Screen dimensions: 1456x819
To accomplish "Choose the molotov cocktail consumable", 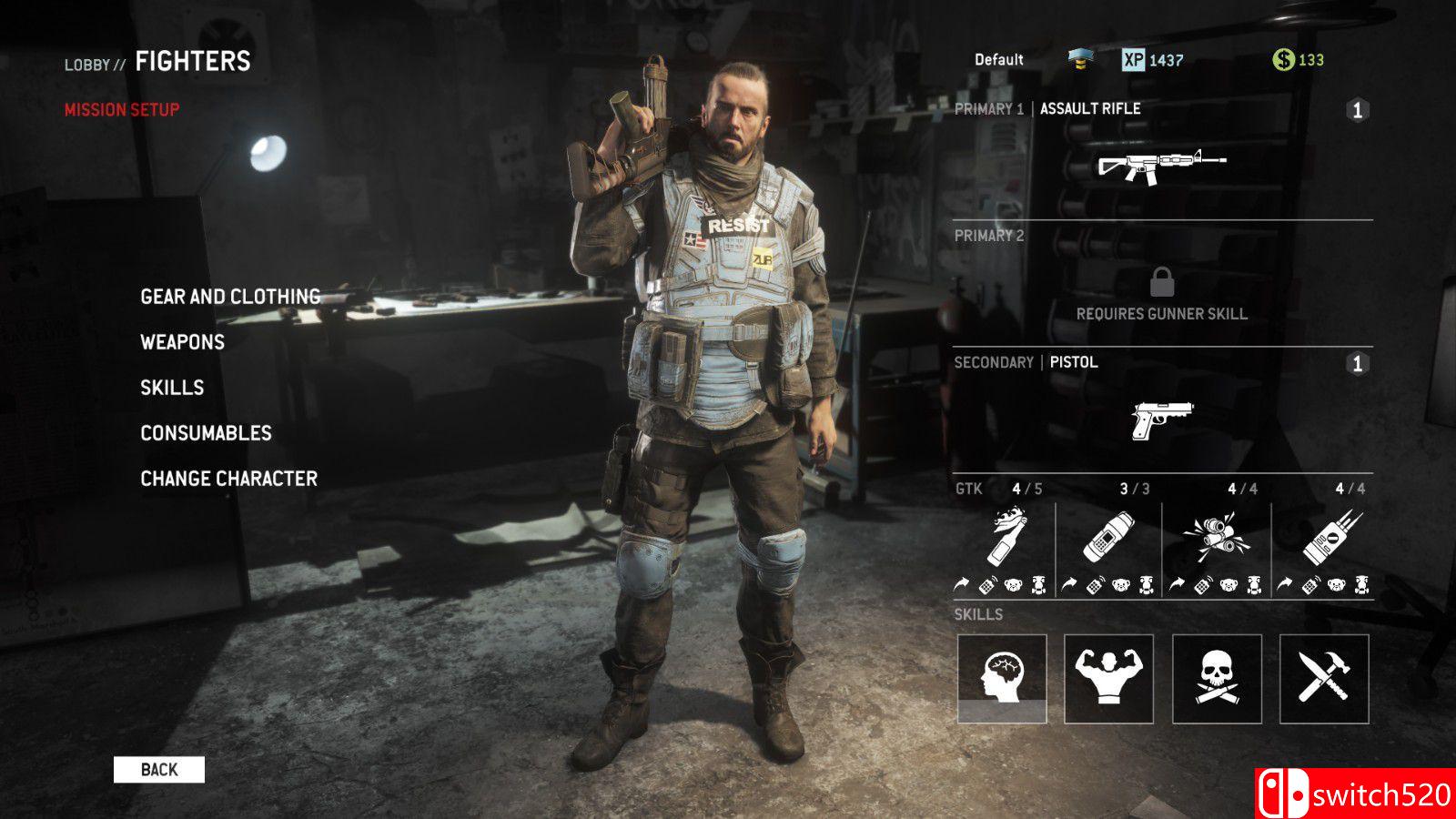I will click(x=1007, y=539).
